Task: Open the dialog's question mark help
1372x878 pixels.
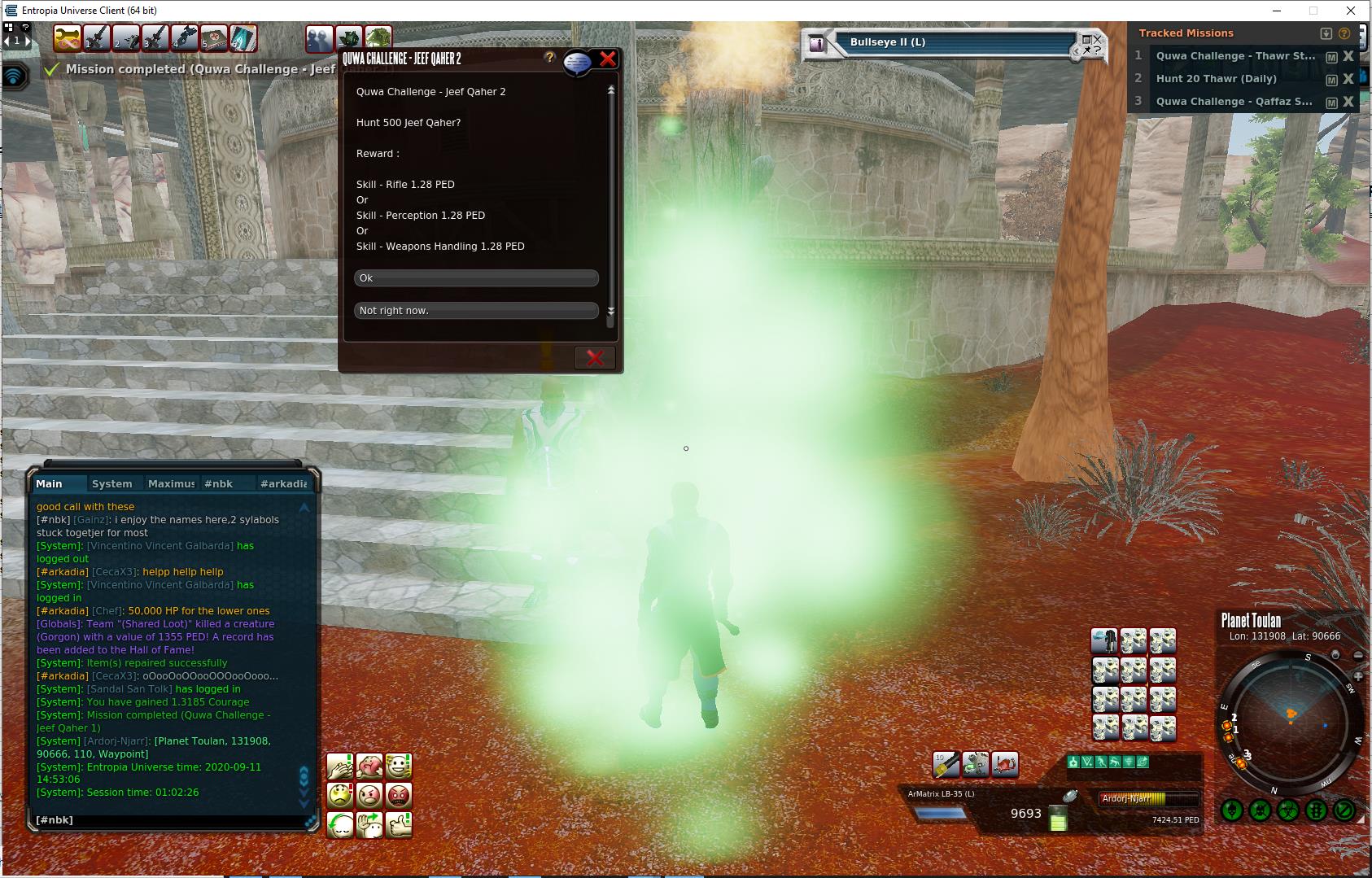Action: (x=550, y=57)
